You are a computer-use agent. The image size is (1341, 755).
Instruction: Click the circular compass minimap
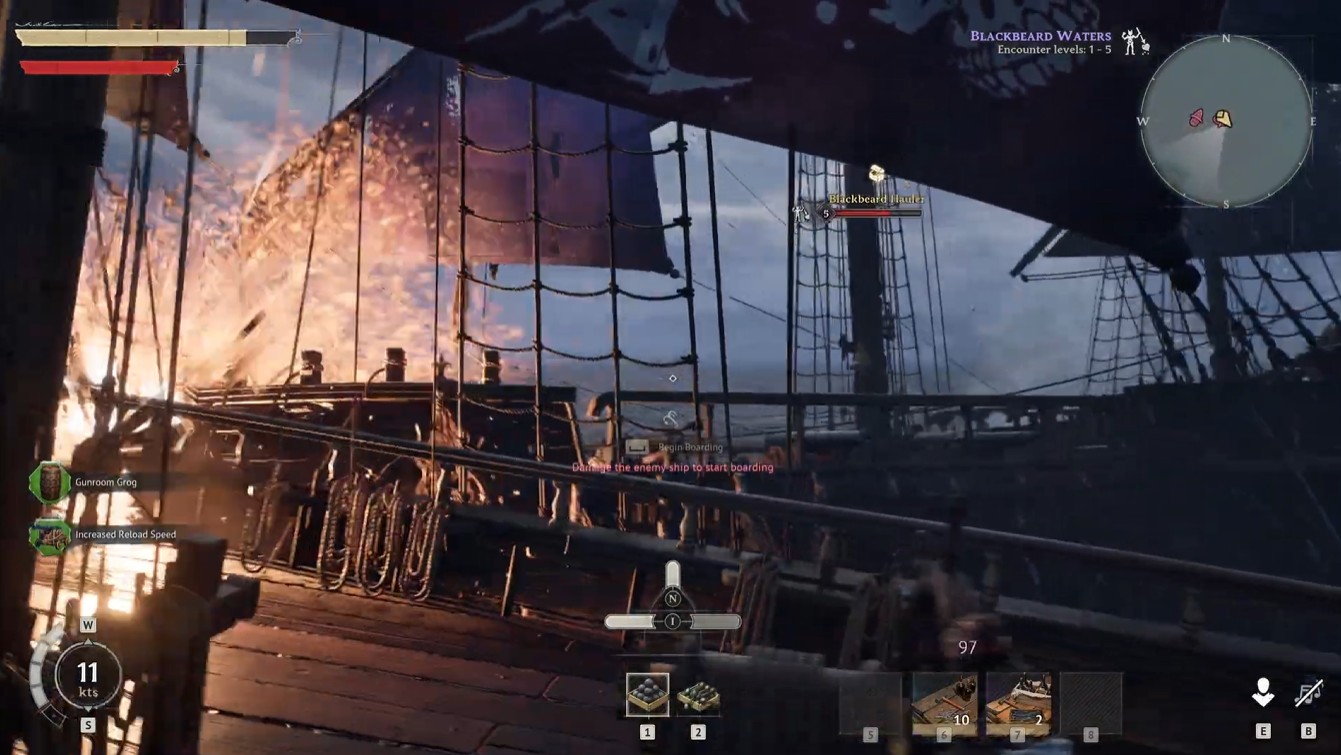[x=1226, y=121]
